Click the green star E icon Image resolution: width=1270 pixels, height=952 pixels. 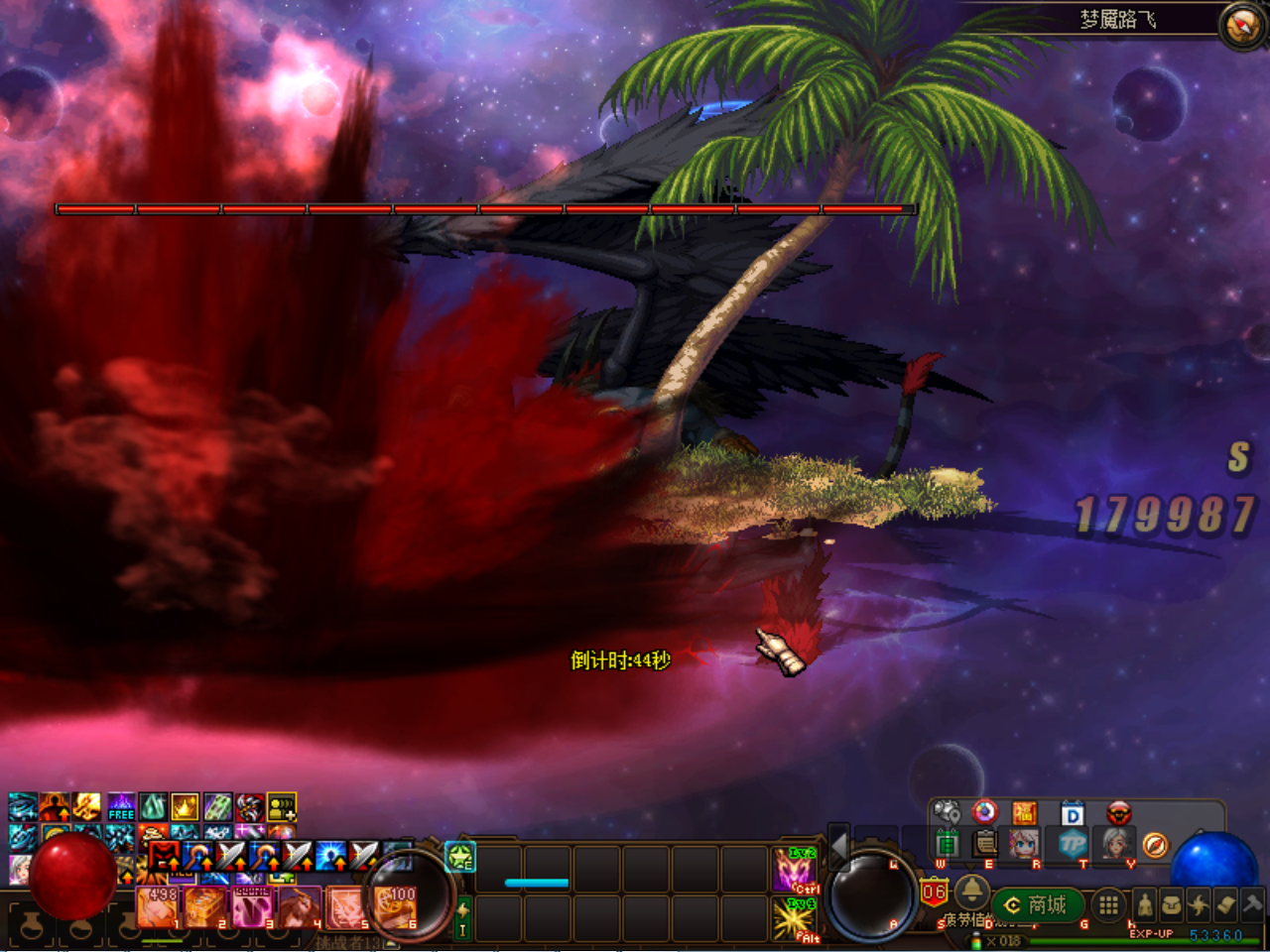click(460, 857)
